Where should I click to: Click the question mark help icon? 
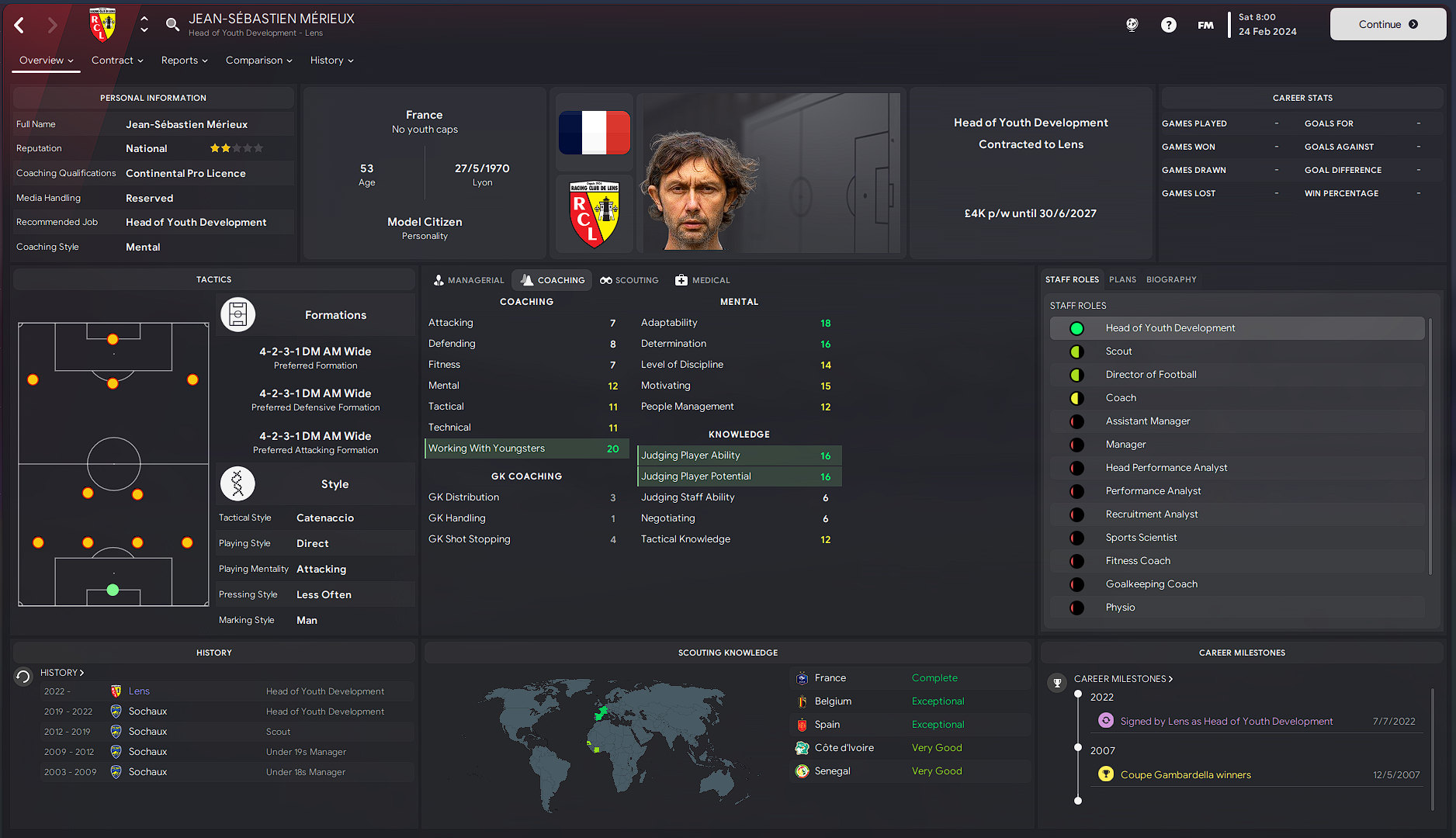tap(1168, 24)
